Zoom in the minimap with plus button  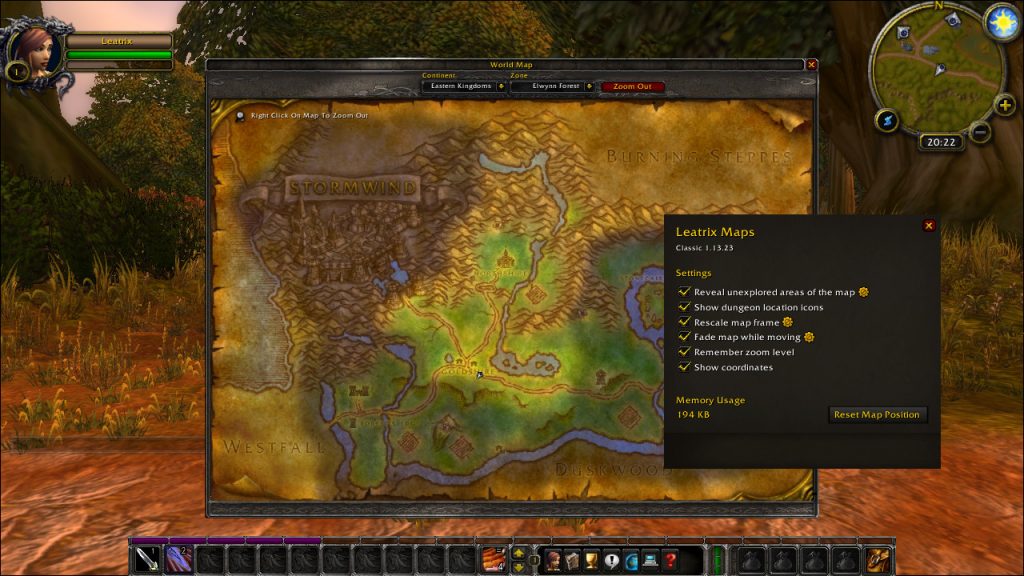click(1004, 105)
